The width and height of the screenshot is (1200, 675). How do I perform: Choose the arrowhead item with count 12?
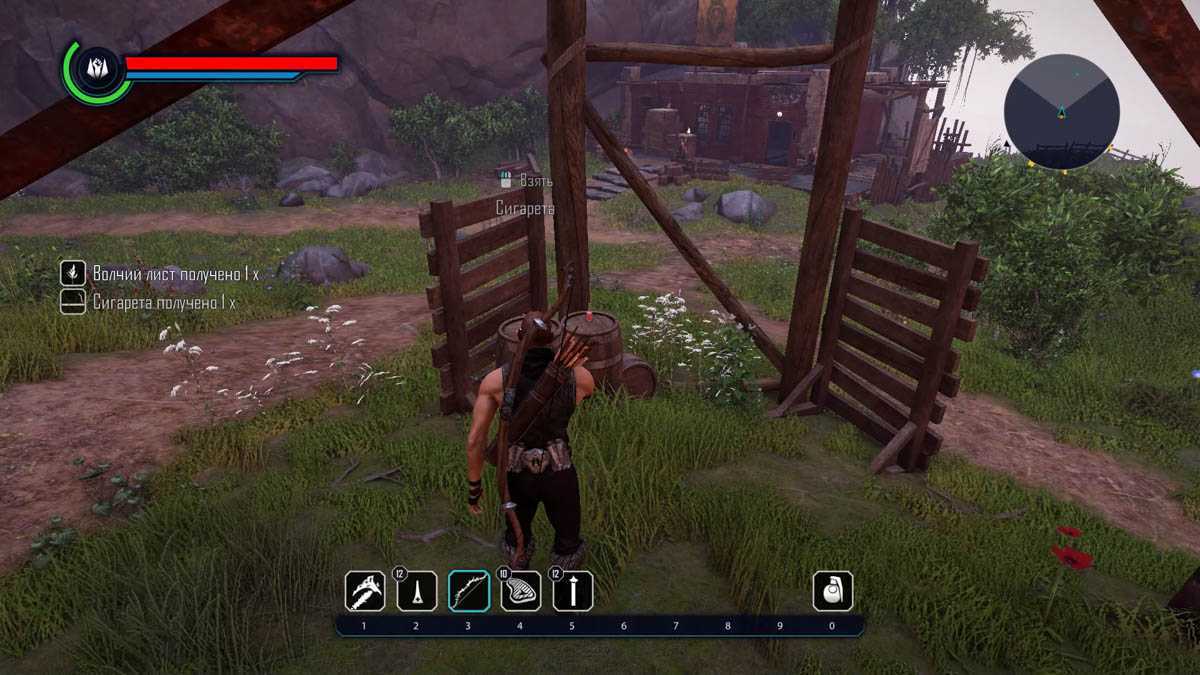tap(417, 591)
